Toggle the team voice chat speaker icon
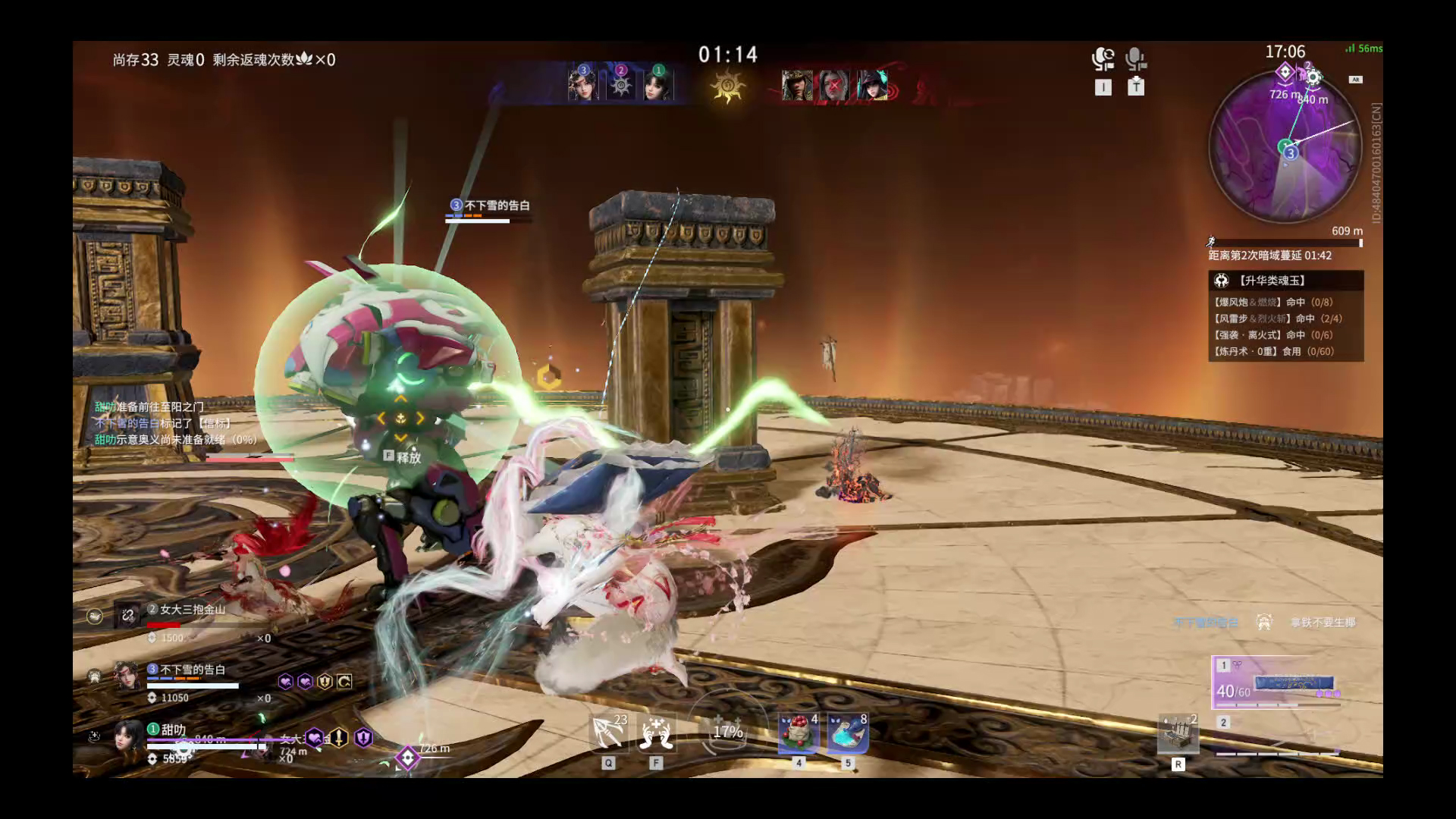The width and height of the screenshot is (1456, 819). pos(1103,59)
